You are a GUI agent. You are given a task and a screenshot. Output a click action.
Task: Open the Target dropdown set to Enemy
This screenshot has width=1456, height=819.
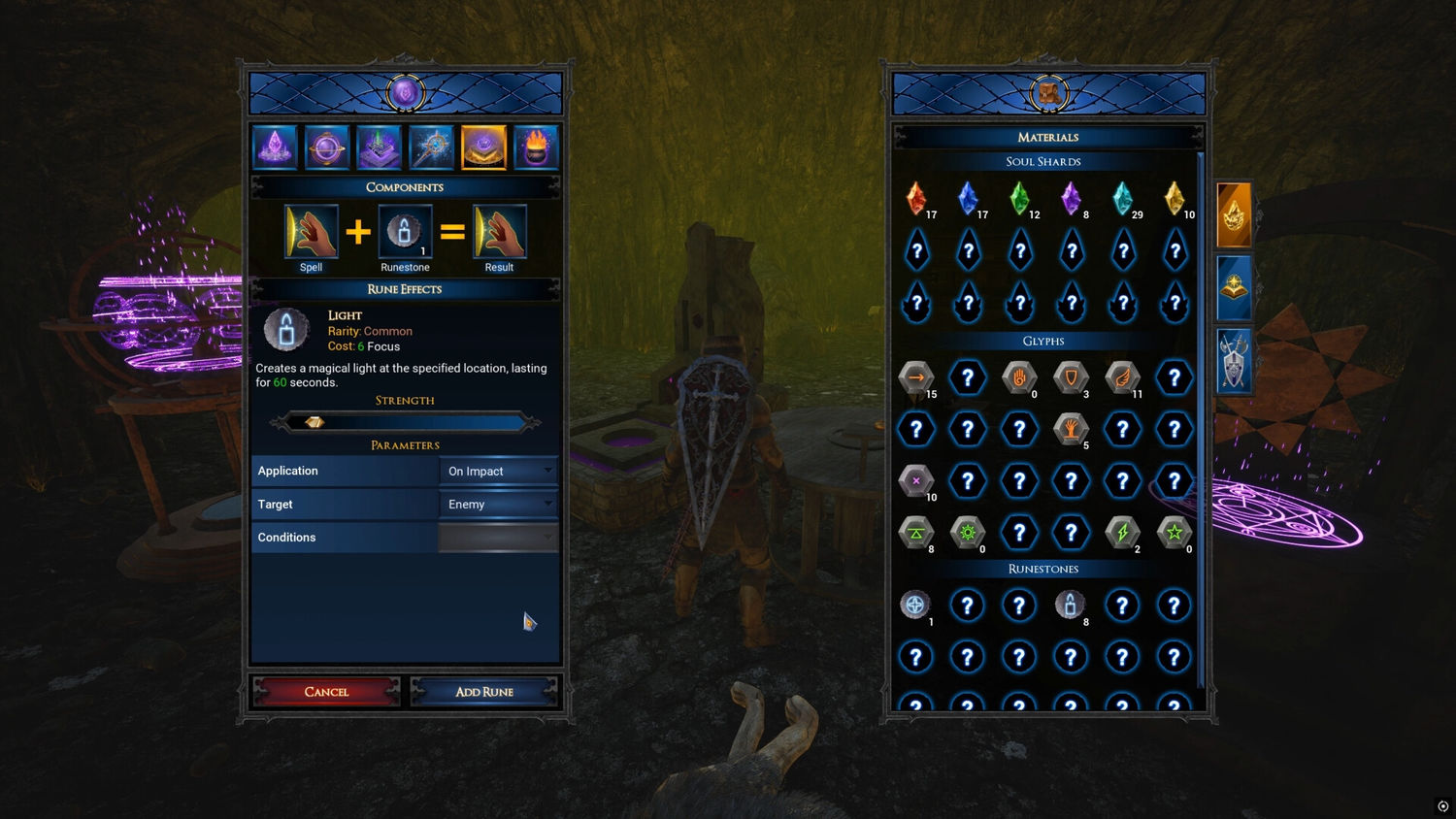click(498, 505)
